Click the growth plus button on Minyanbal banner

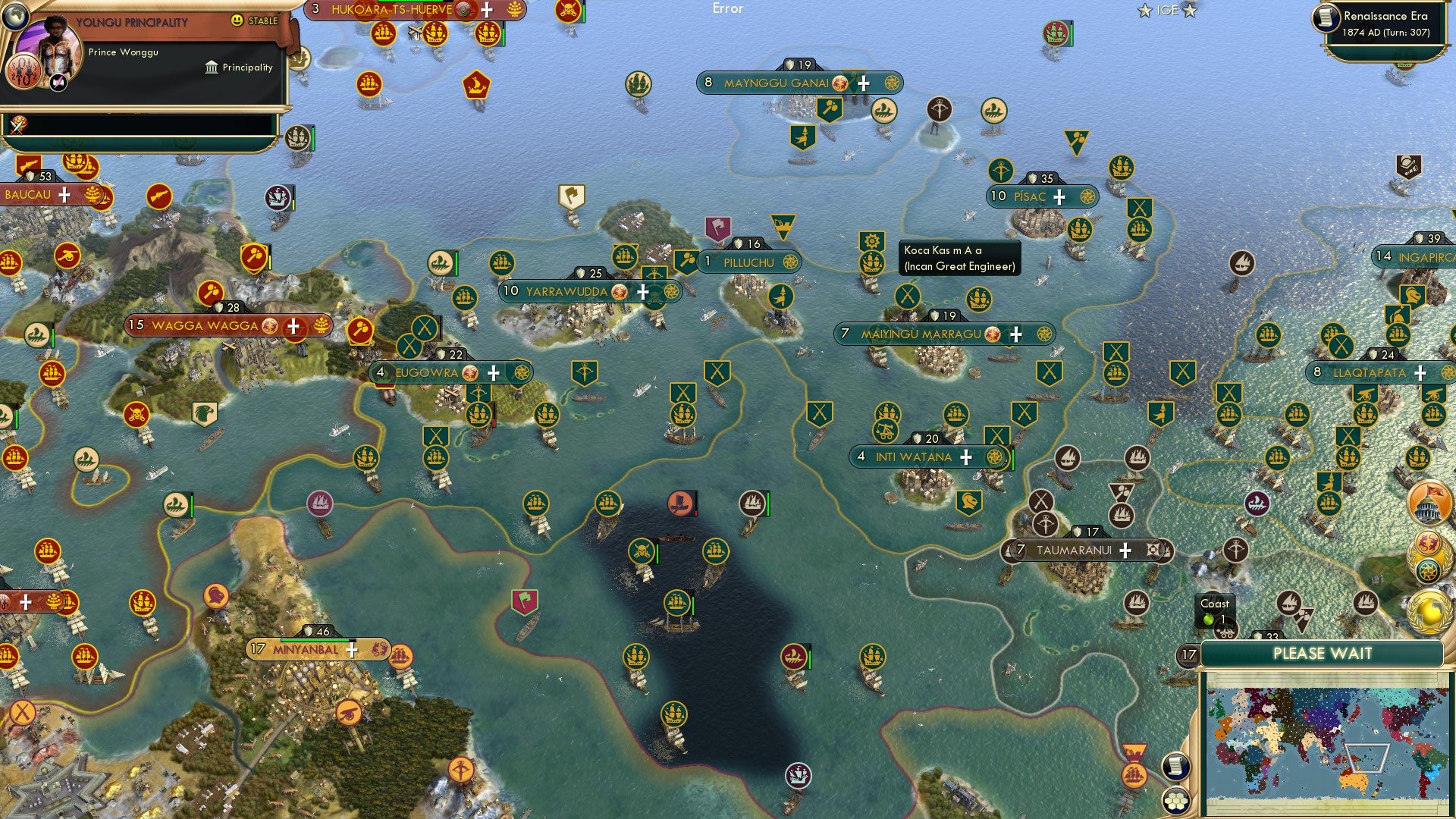click(x=352, y=650)
